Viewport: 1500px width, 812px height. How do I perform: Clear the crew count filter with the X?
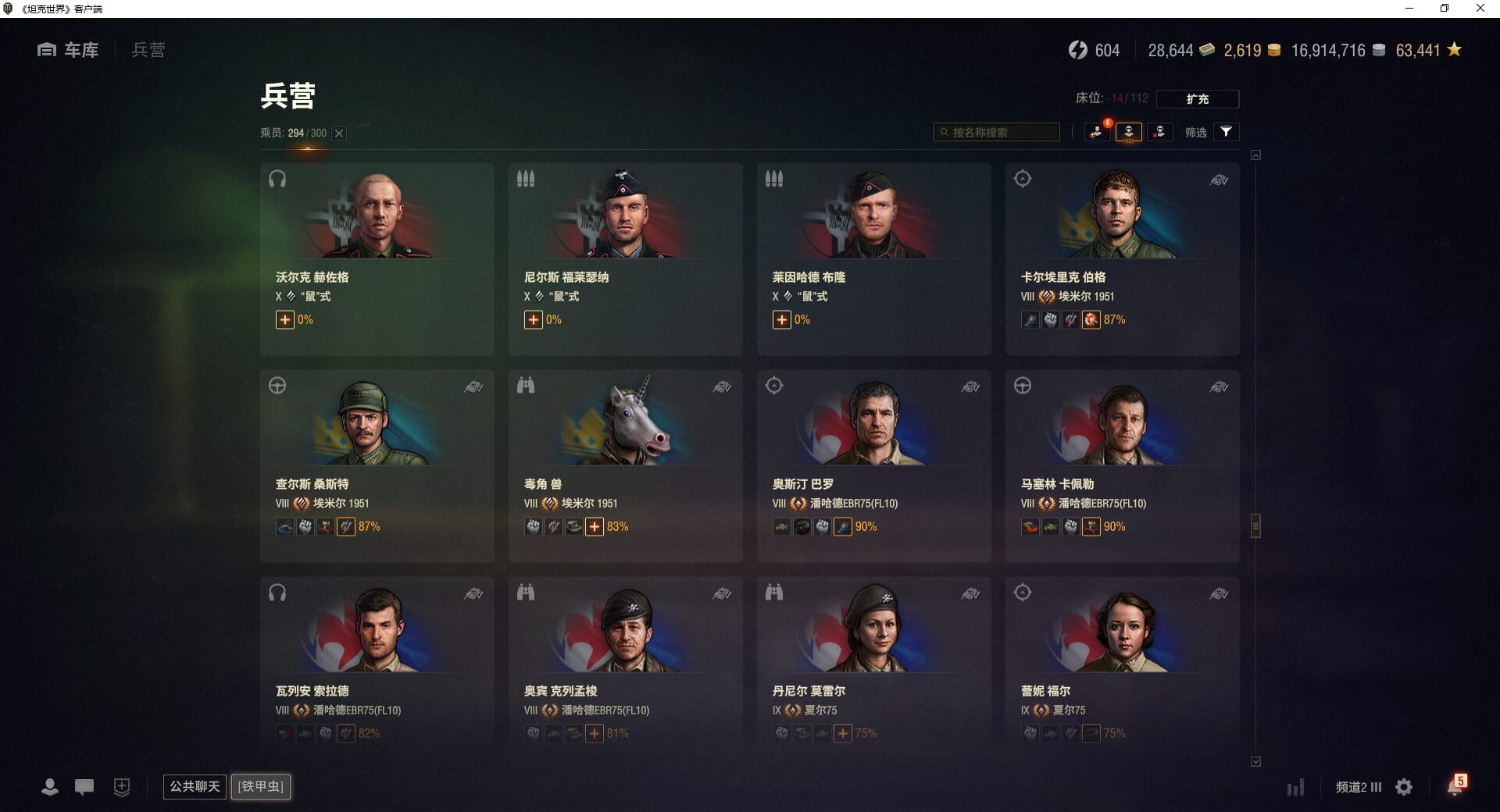pyautogui.click(x=339, y=134)
